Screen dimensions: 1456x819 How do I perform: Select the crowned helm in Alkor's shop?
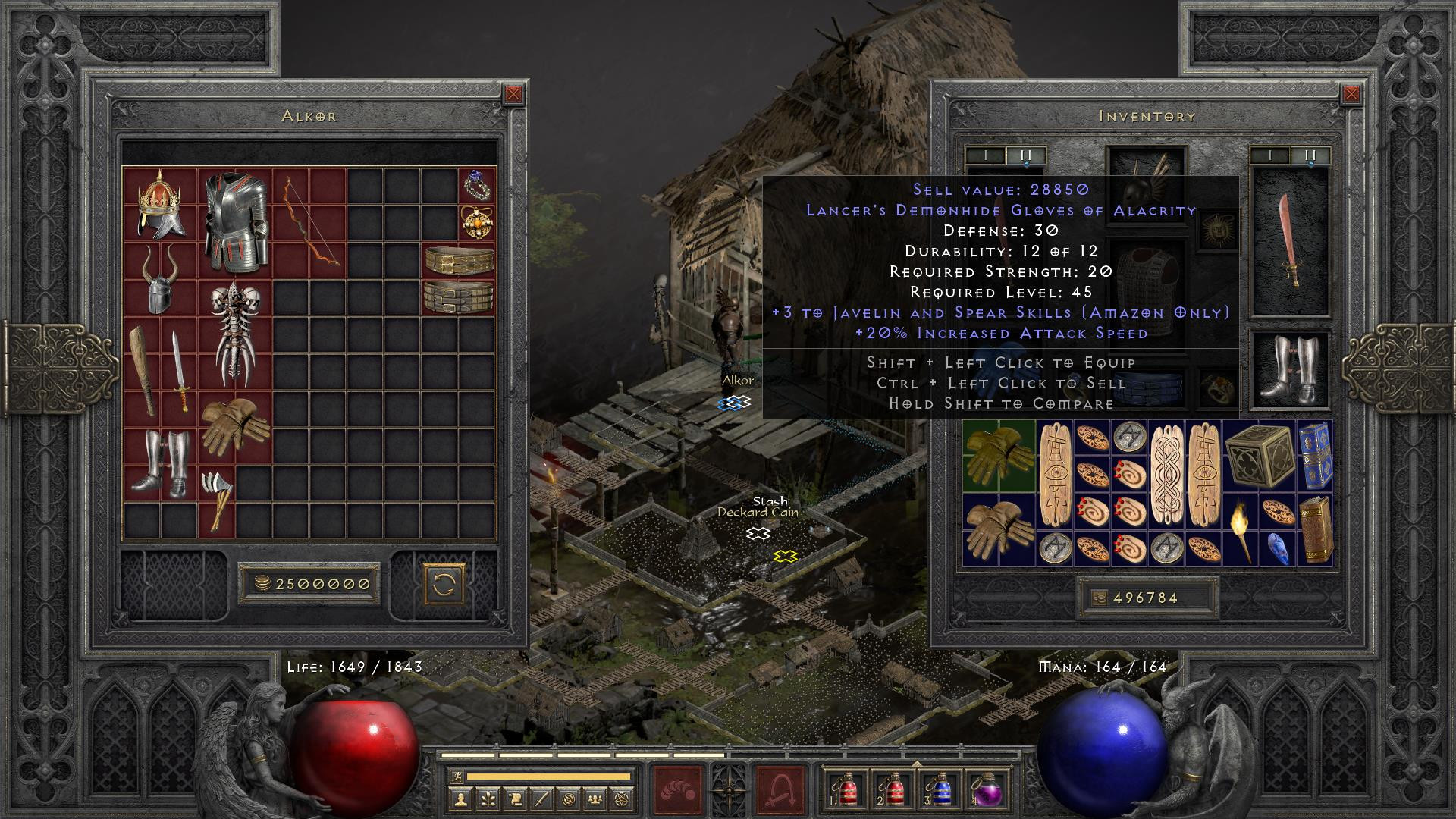coord(161,203)
